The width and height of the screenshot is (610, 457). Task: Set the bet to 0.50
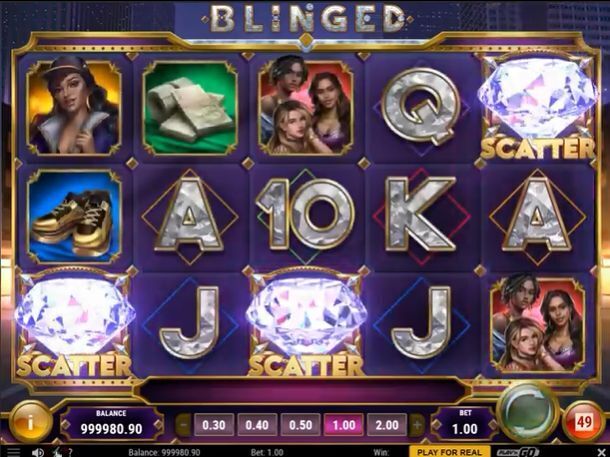(299, 425)
